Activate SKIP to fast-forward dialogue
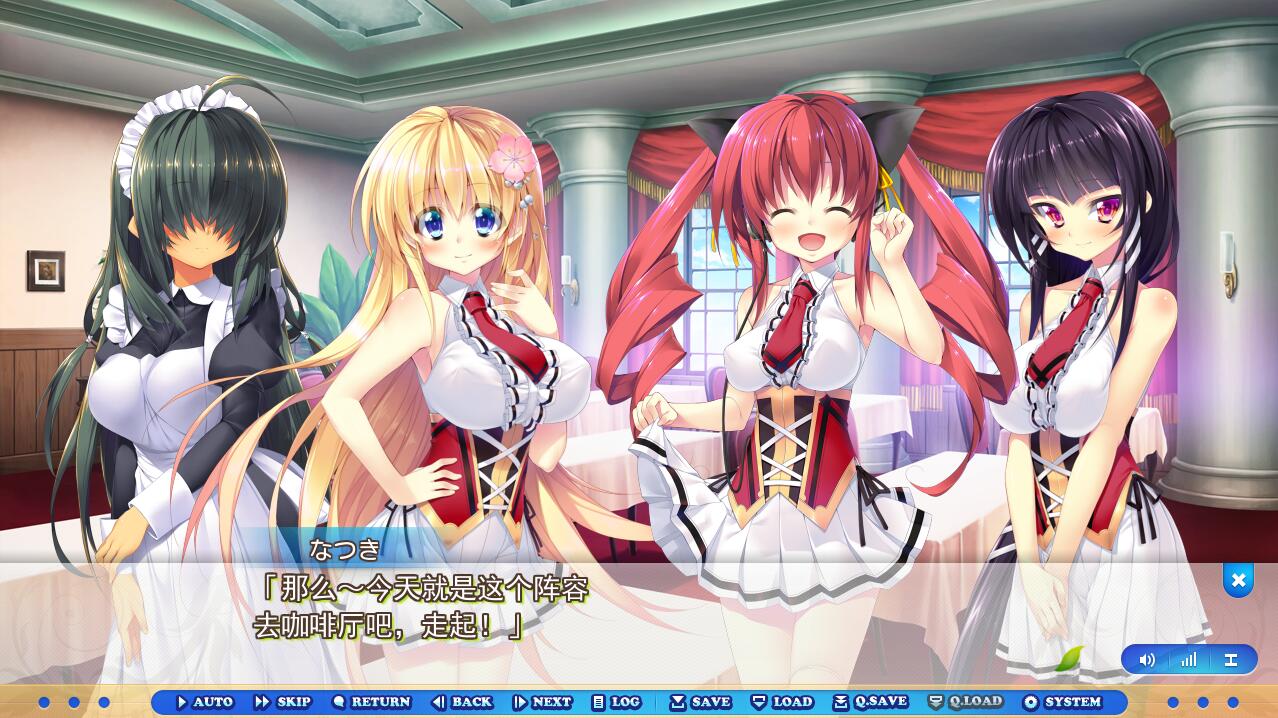The image size is (1278, 718). [282, 702]
